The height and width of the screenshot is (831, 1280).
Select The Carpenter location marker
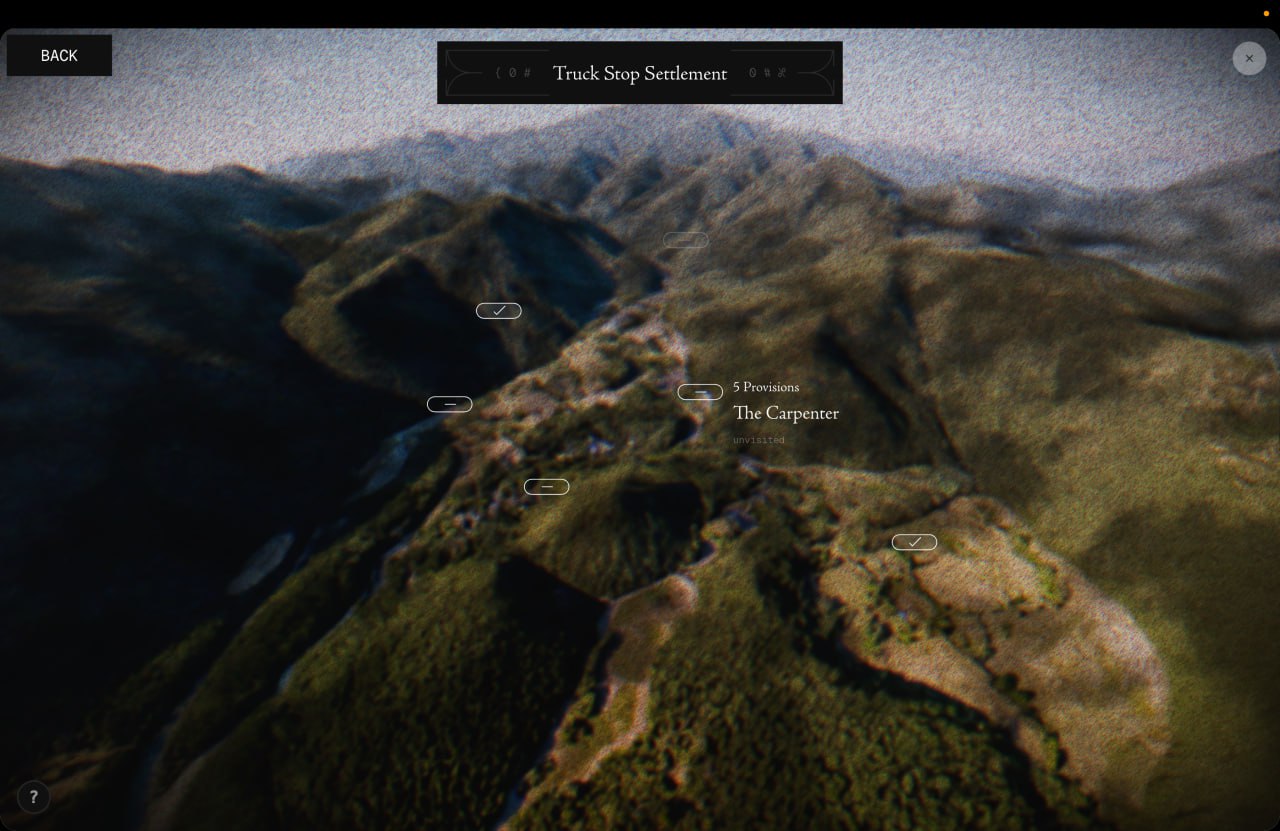700,392
